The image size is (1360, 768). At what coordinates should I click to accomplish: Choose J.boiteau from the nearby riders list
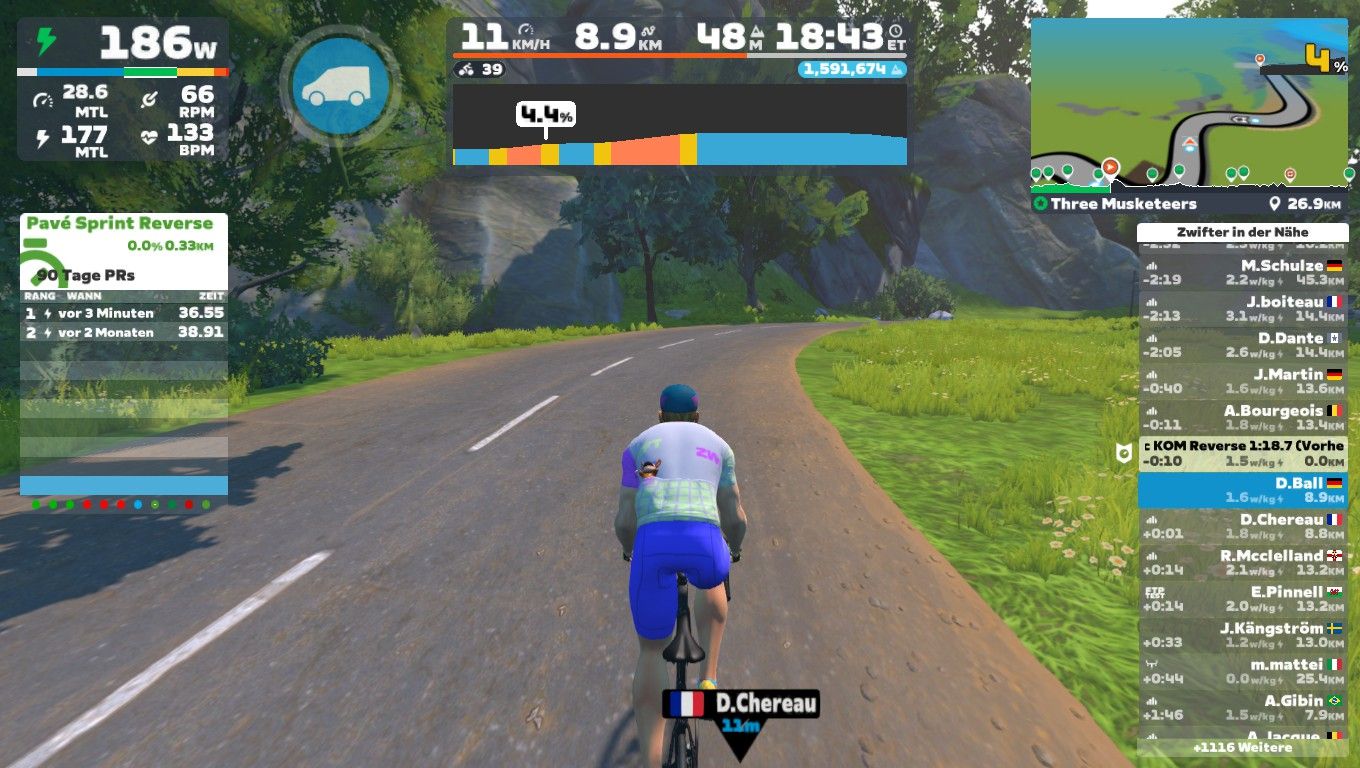point(1242,308)
